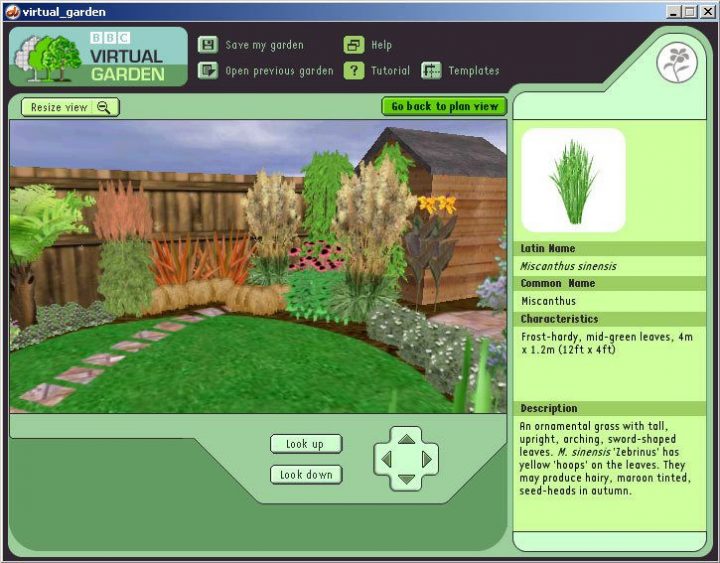Screen dimensions: 720x563
Task: Tilt camera with Look up button
Action: coord(305,444)
